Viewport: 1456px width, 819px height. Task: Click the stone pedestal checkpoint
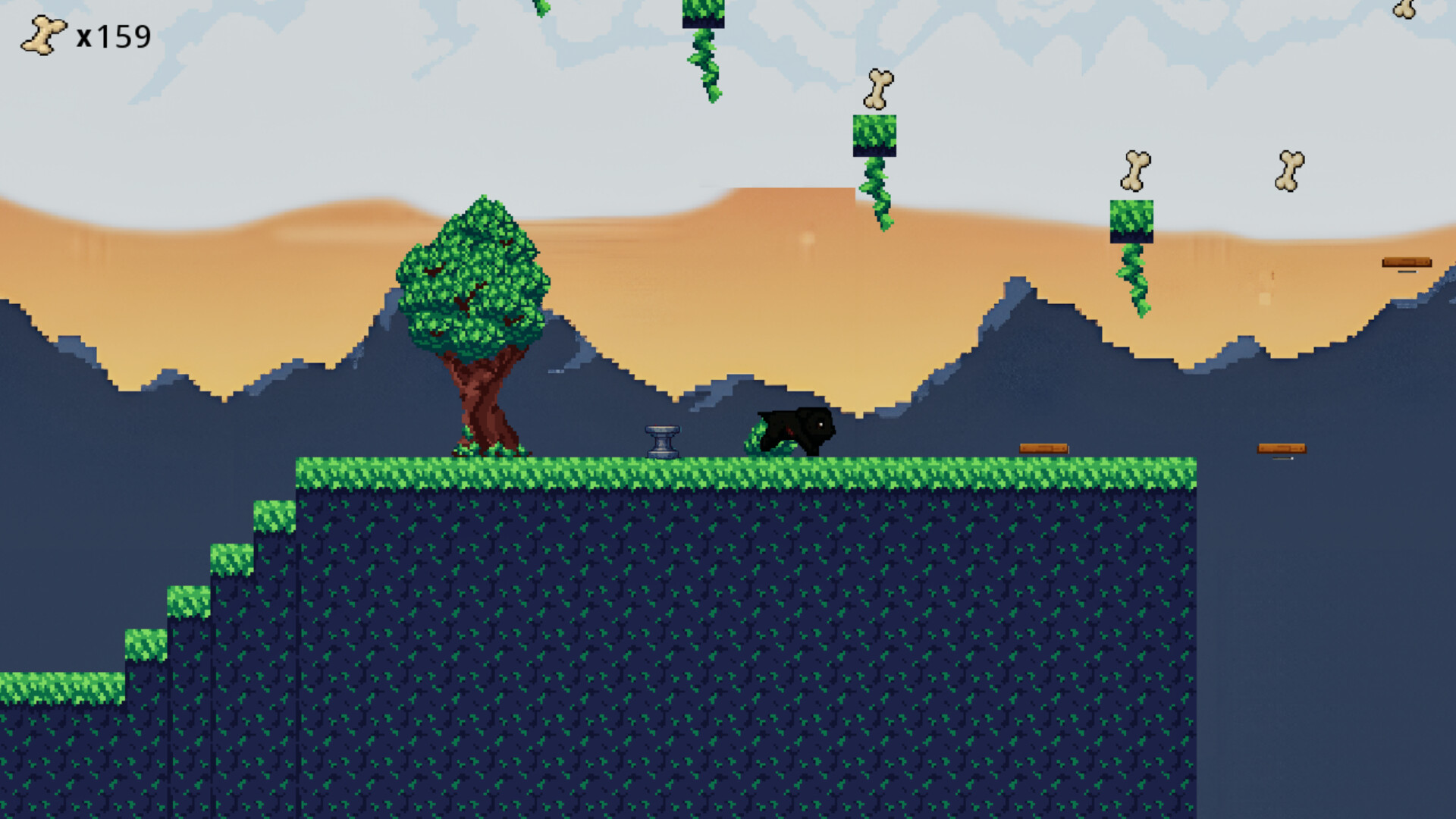click(662, 440)
